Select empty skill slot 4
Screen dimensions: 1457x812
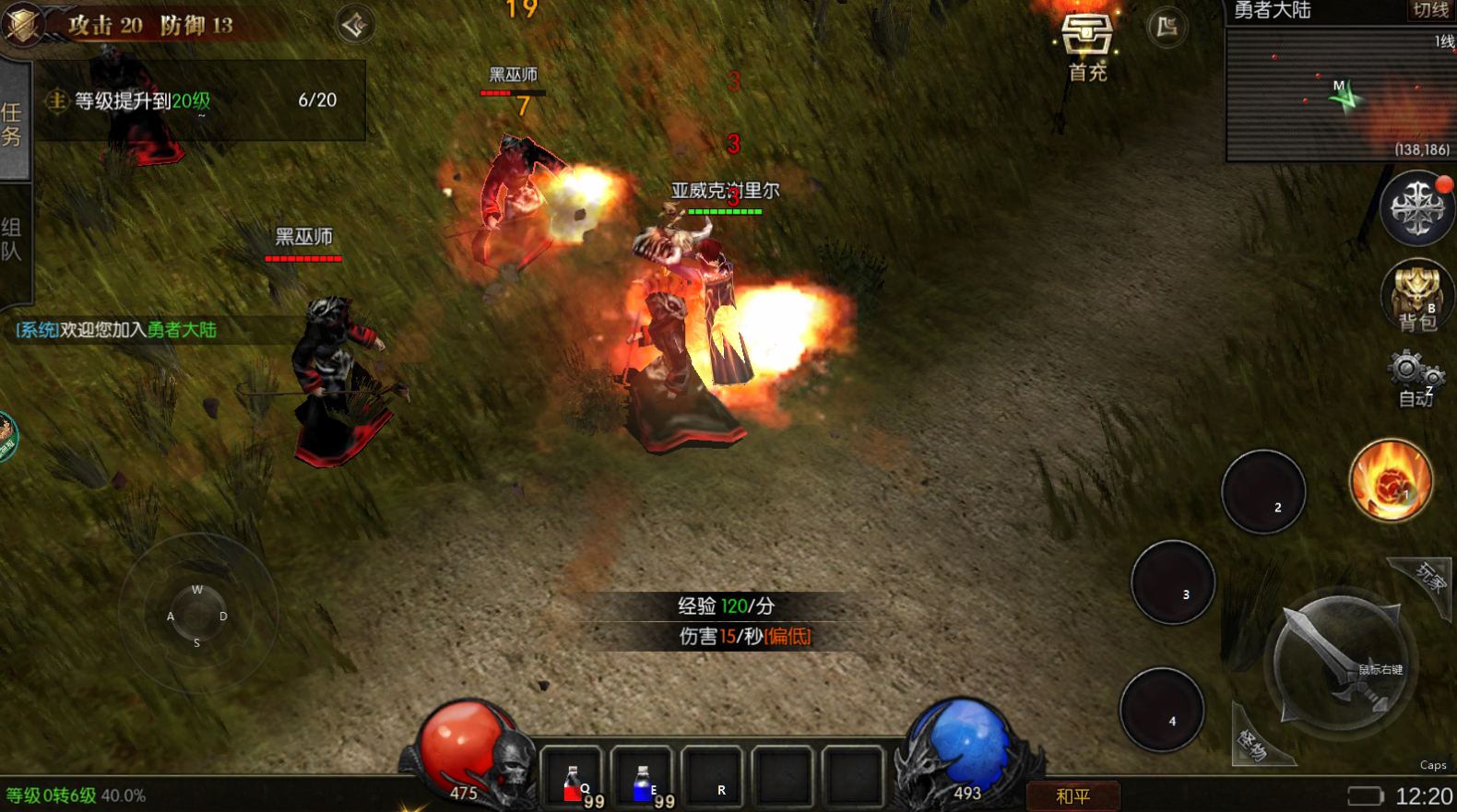(1161, 709)
